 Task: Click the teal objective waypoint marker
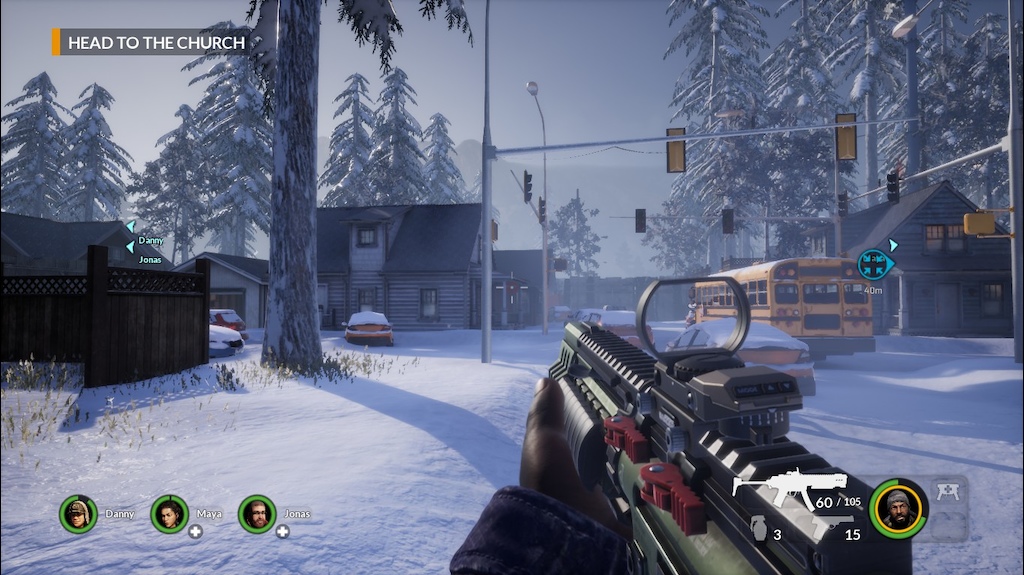[874, 264]
